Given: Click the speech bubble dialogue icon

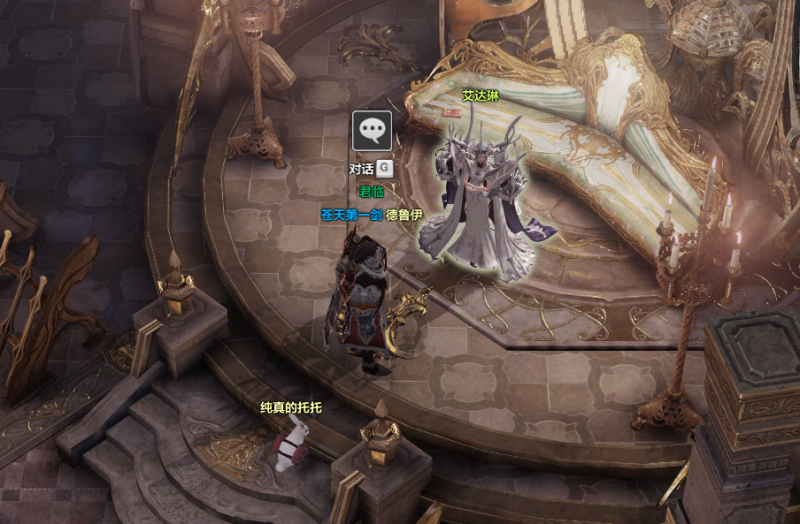Looking at the screenshot, I should click(x=372, y=130).
